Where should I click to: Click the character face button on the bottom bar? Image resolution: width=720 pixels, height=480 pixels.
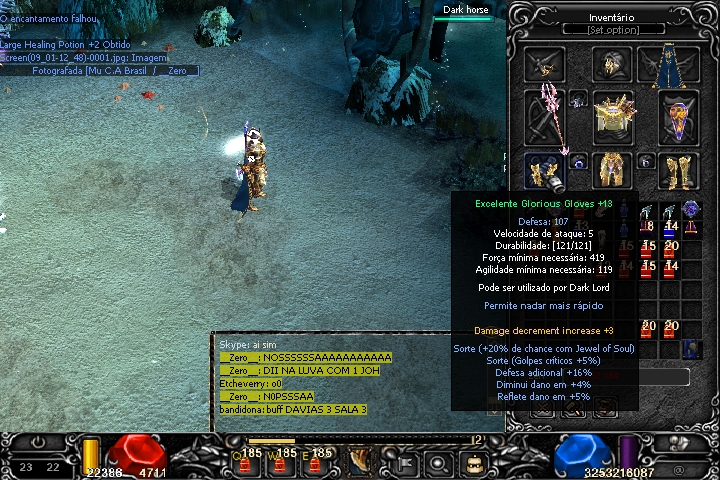(x=474, y=464)
